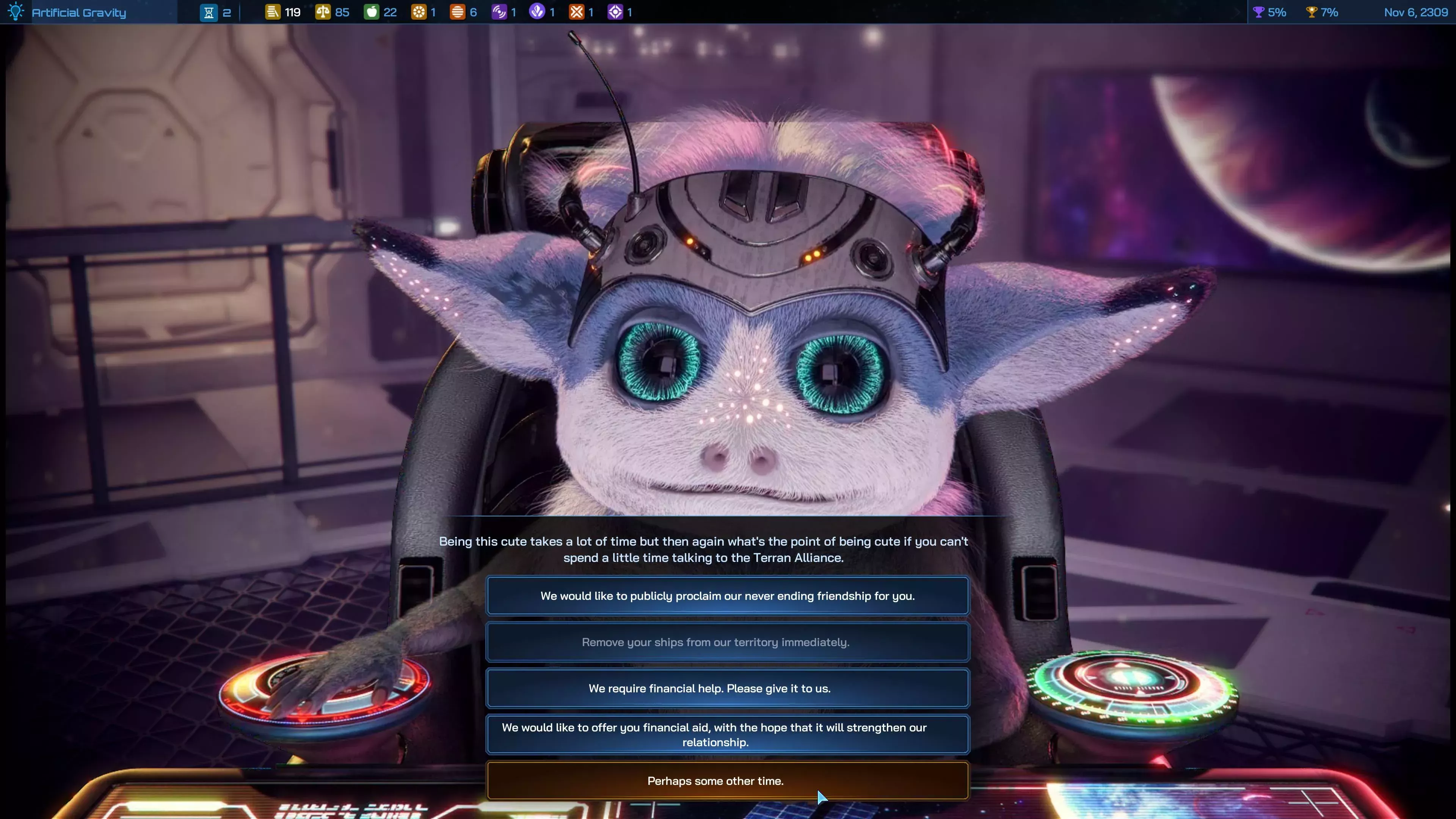Choose the never ending friendship reply
This screenshot has width=1456, height=819.
728,596
